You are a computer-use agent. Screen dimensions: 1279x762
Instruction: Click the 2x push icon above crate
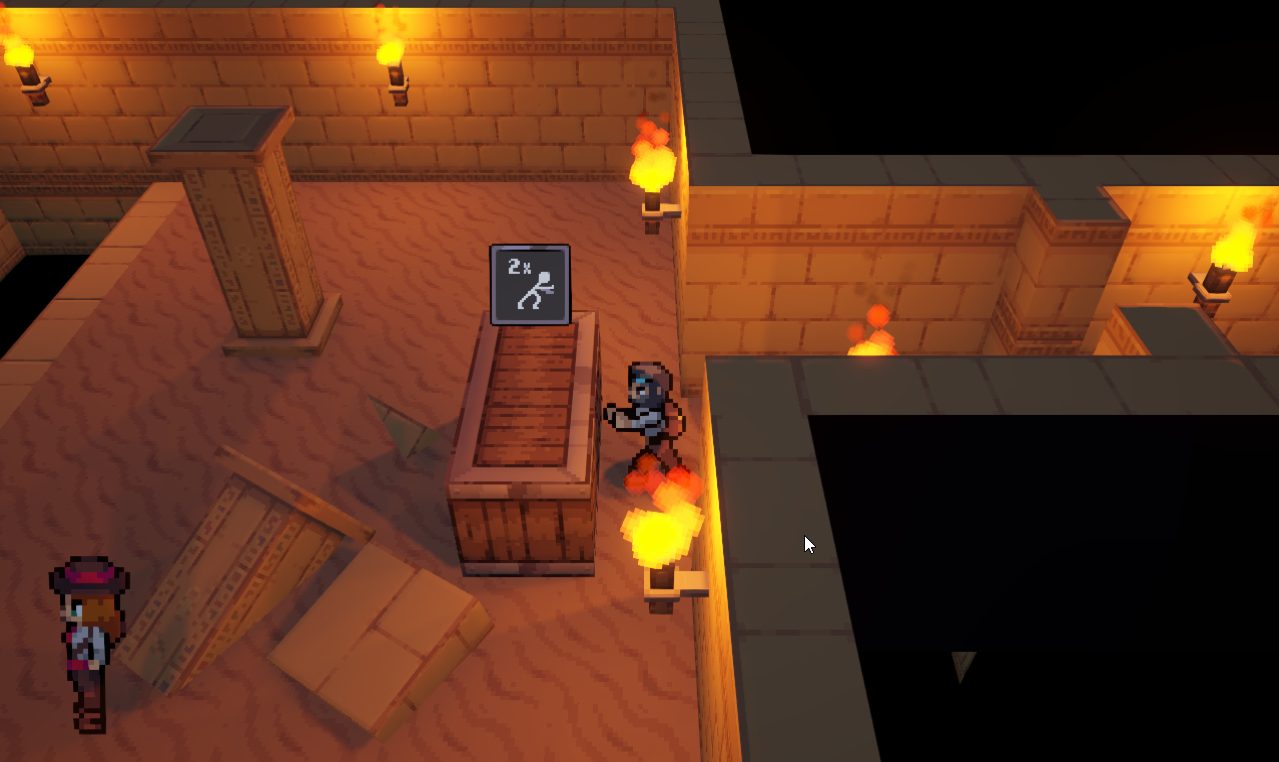click(530, 285)
